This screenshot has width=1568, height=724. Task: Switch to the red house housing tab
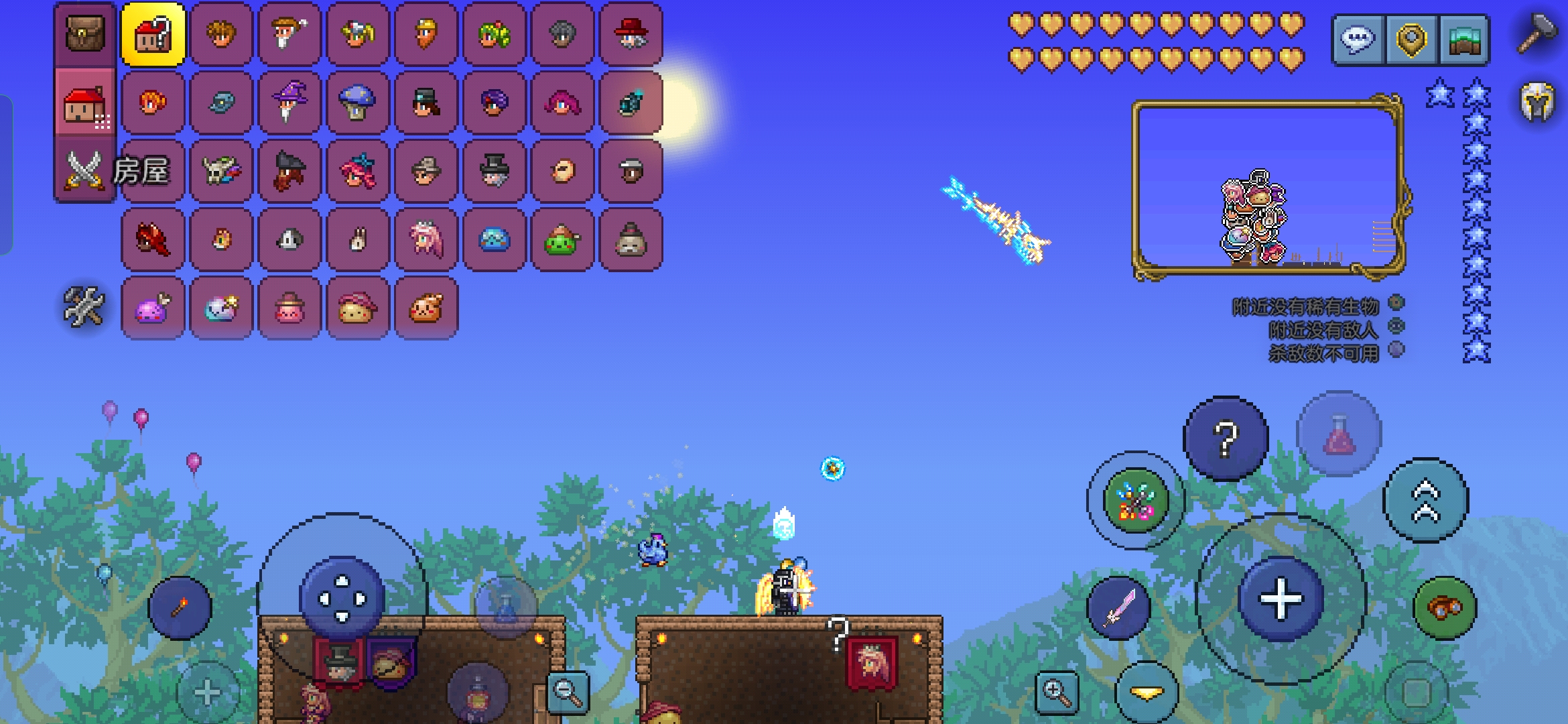[85, 105]
